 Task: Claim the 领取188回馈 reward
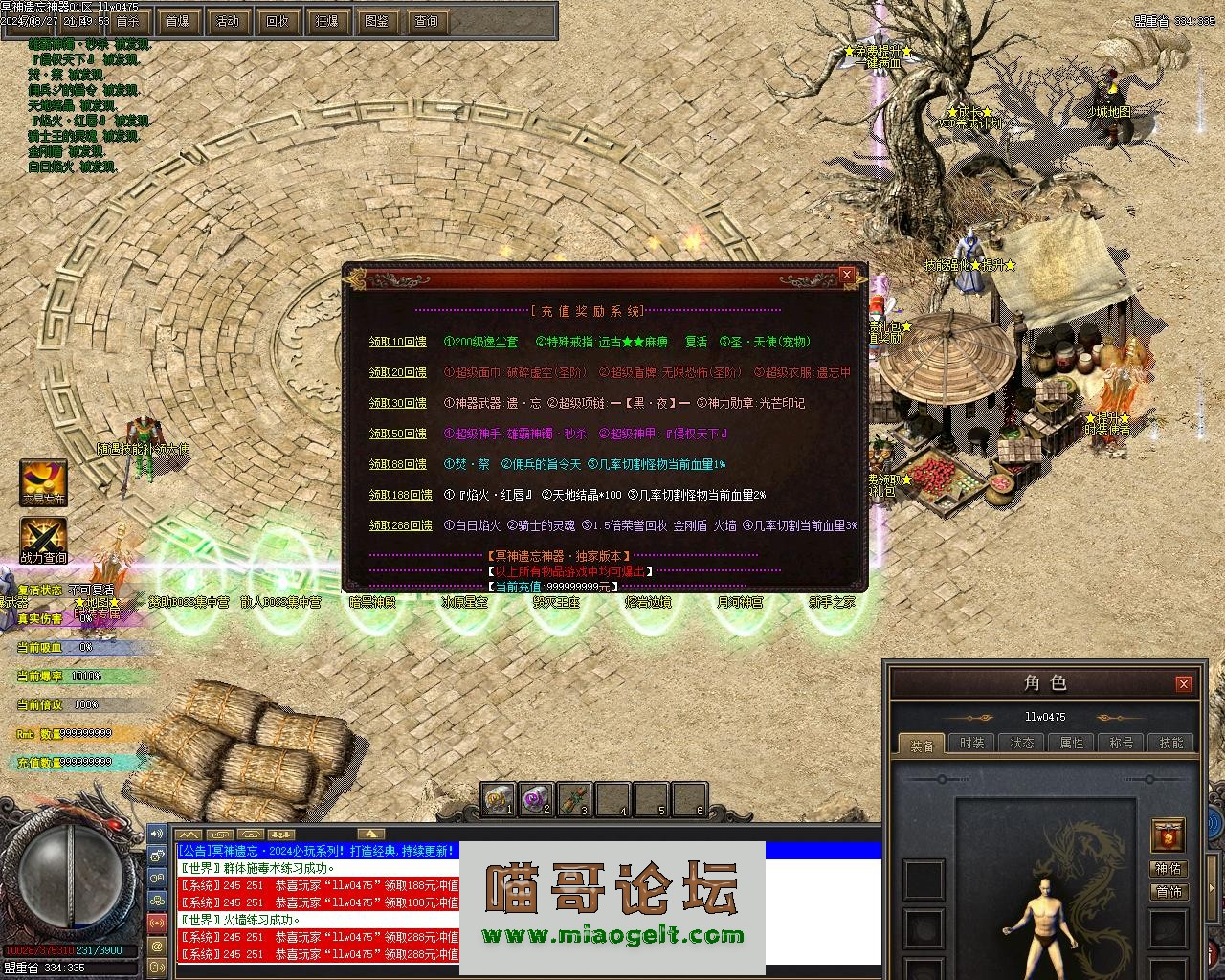(400, 495)
